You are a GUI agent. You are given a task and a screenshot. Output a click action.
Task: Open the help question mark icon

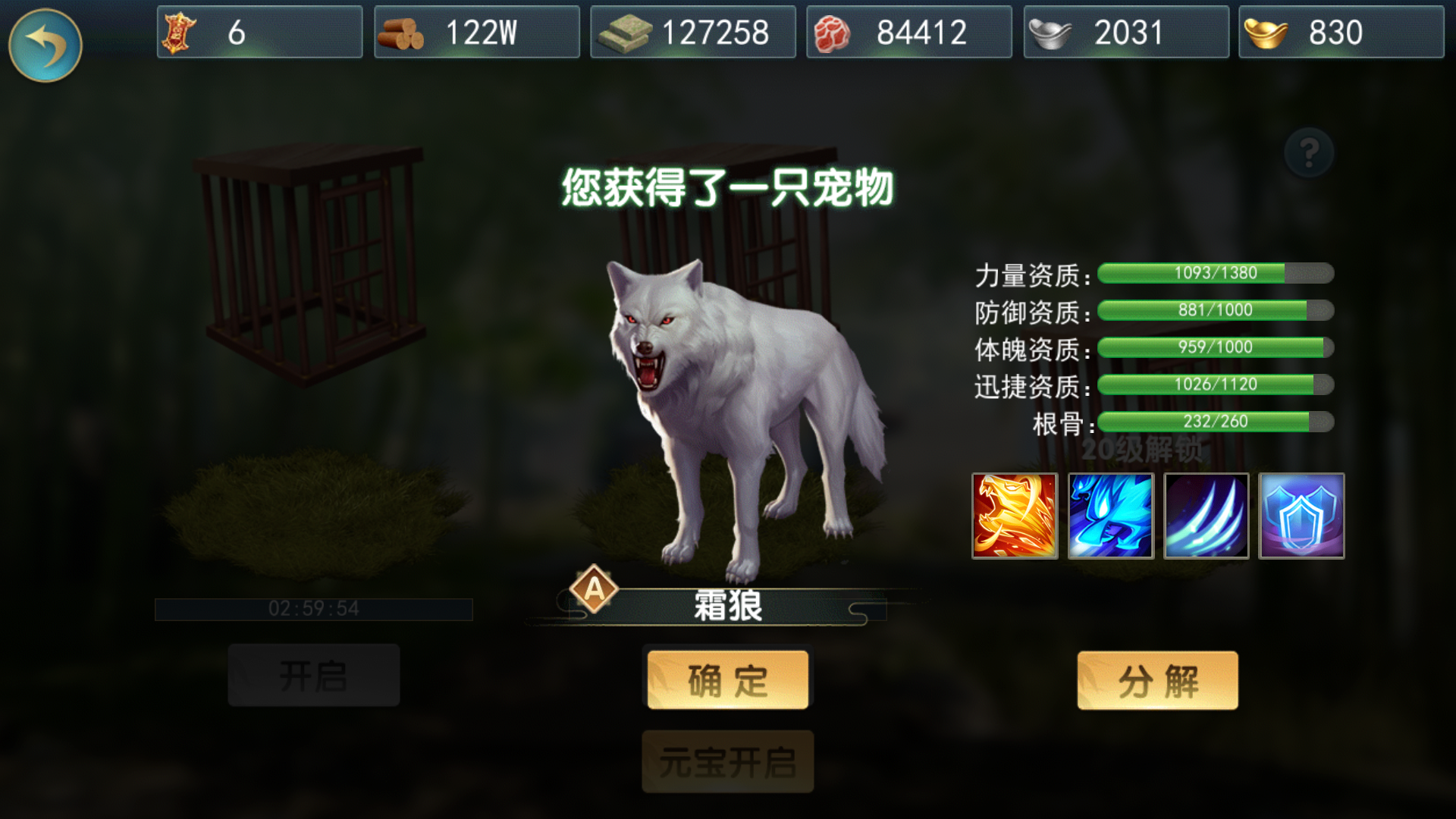click(1308, 152)
